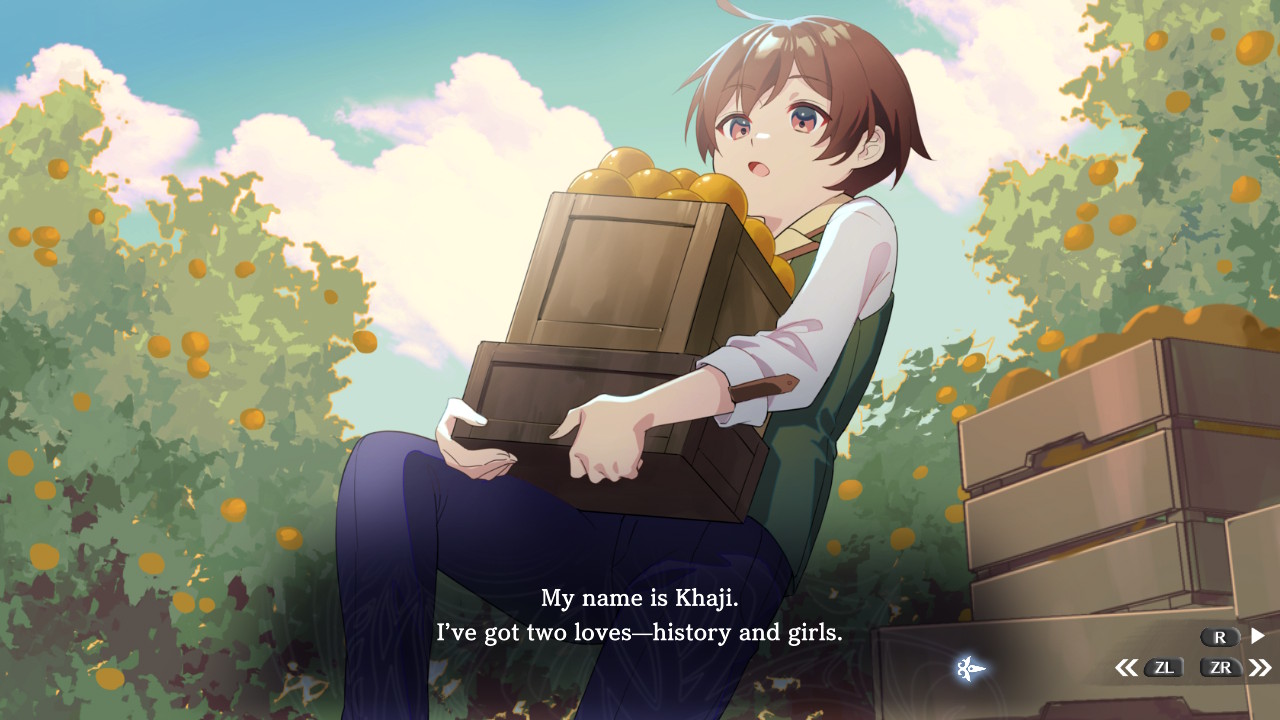Start auto-play with the triangle play icon
This screenshot has width=1280, height=720.
(1258, 636)
